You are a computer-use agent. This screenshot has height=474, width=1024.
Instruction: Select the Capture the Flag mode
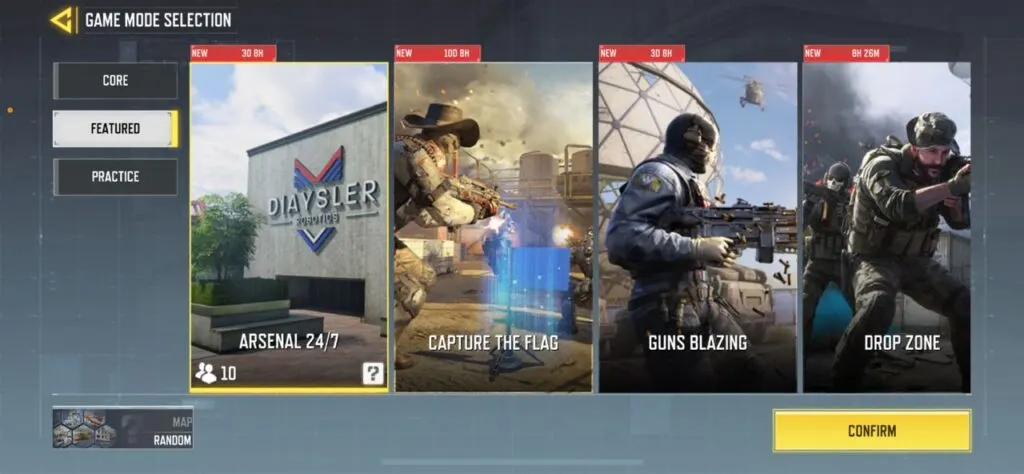click(493, 225)
